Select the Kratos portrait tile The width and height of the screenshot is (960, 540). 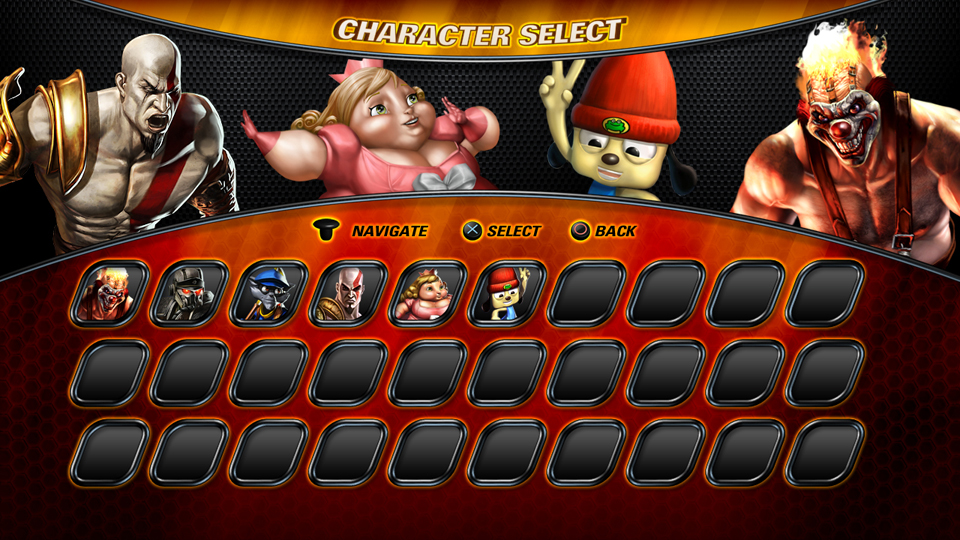[x=348, y=293]
